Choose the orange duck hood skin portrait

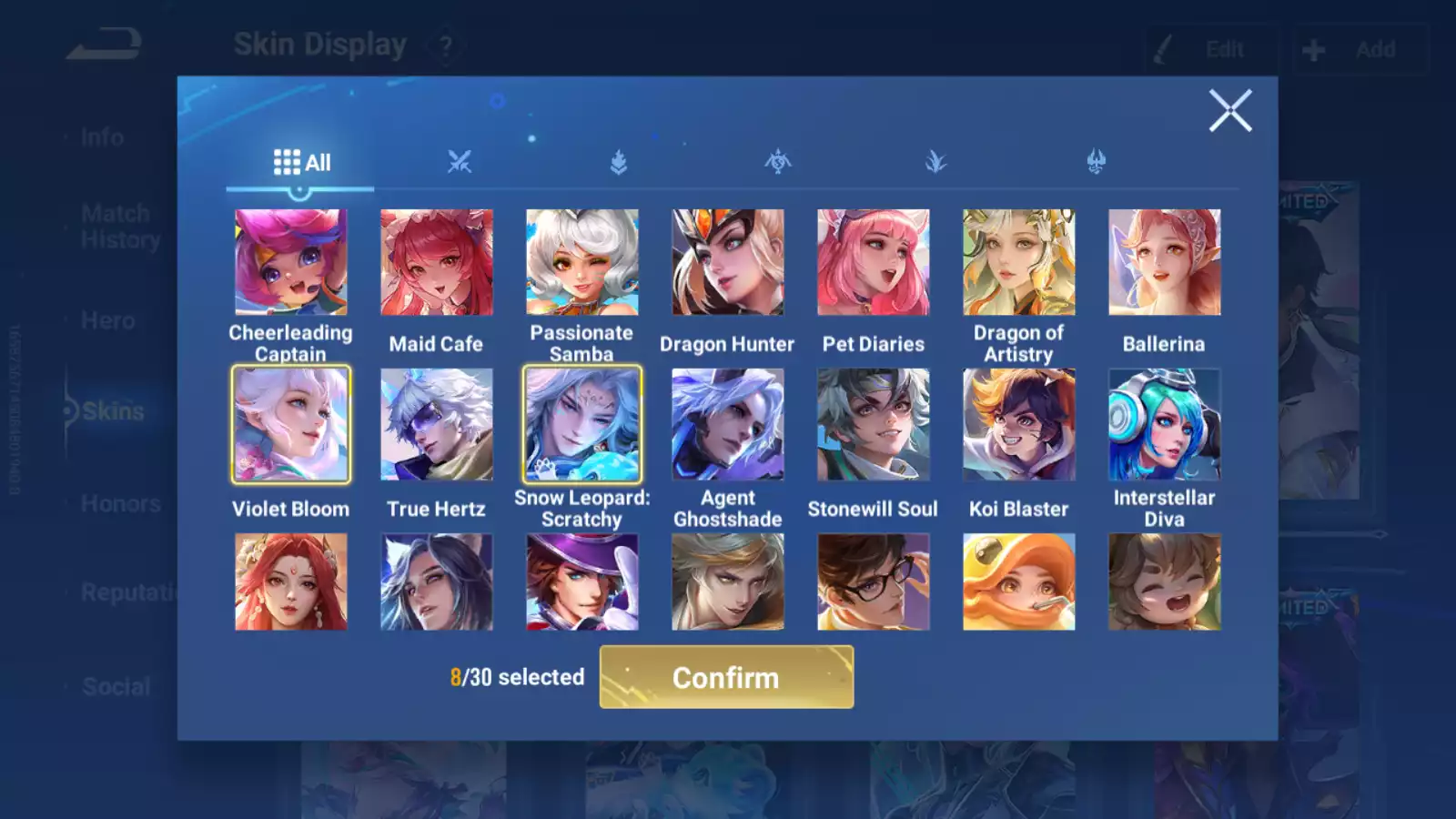point(1018,581)
